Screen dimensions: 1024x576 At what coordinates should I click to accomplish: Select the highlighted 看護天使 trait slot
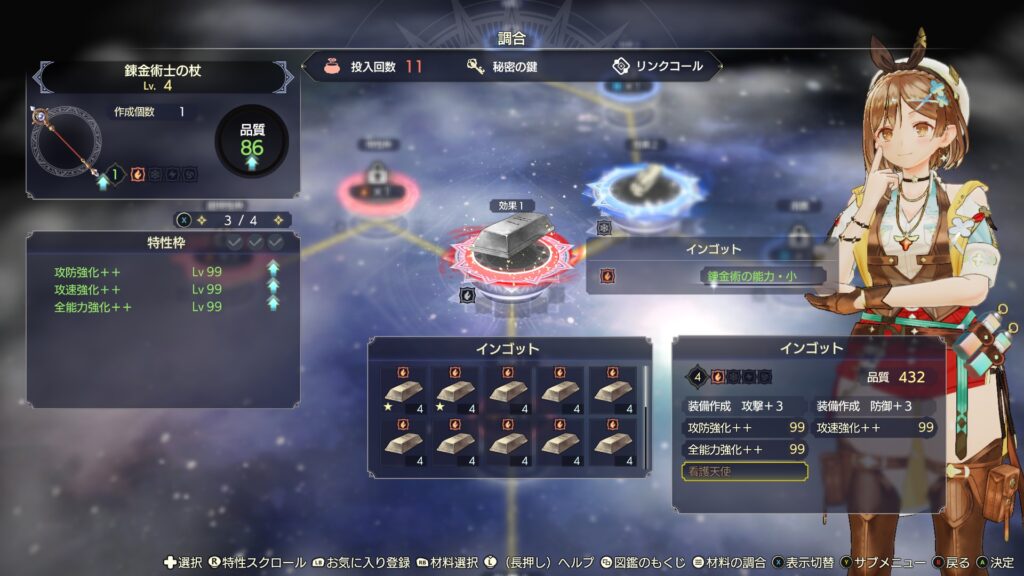click(744, 471)
